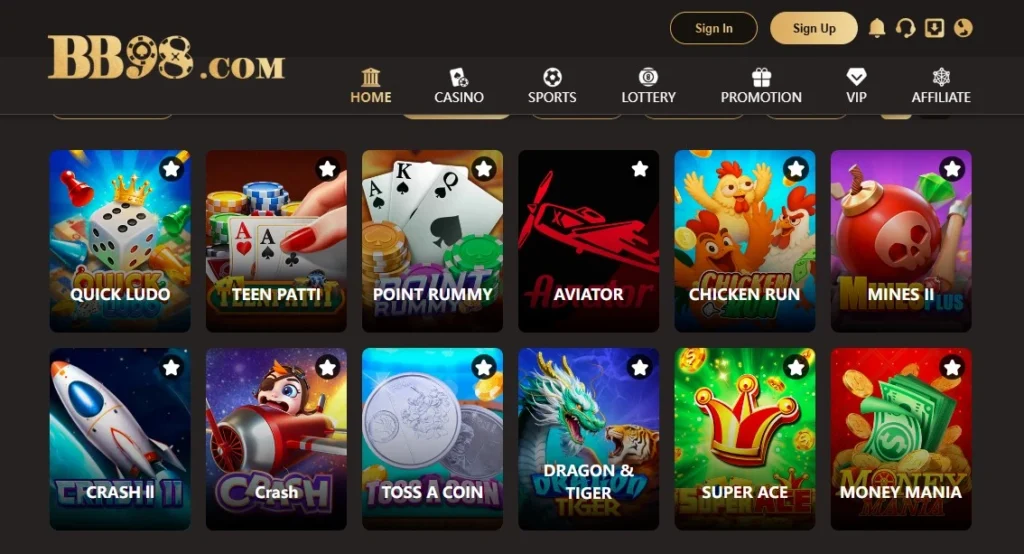
Task: Open the Lottery section
Action: click(x=648, y=86)
